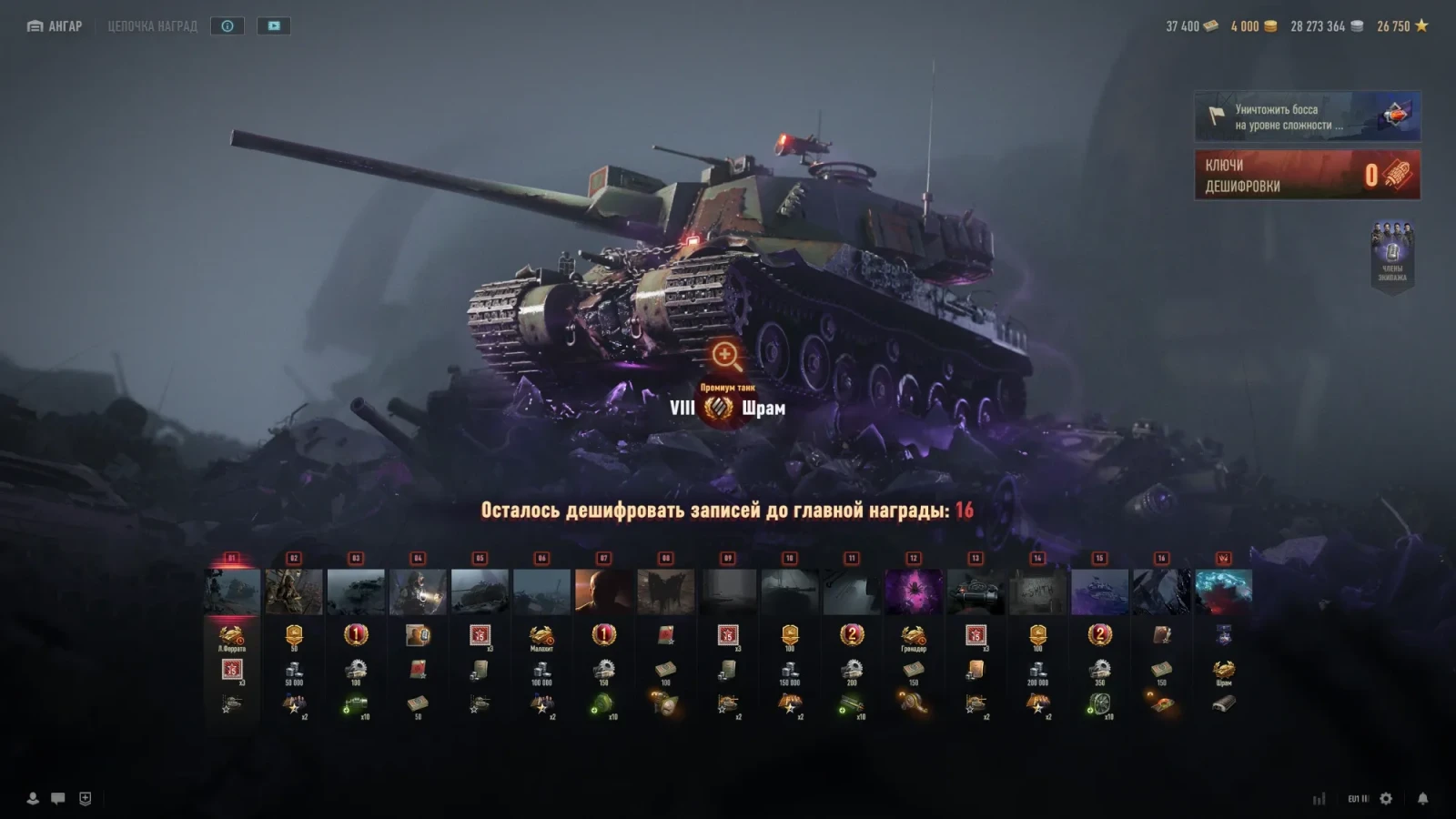1456x819 pixels.
Task: Select the stage 14 'Smith' wall thumbnail
Action: pos(1037,591)
